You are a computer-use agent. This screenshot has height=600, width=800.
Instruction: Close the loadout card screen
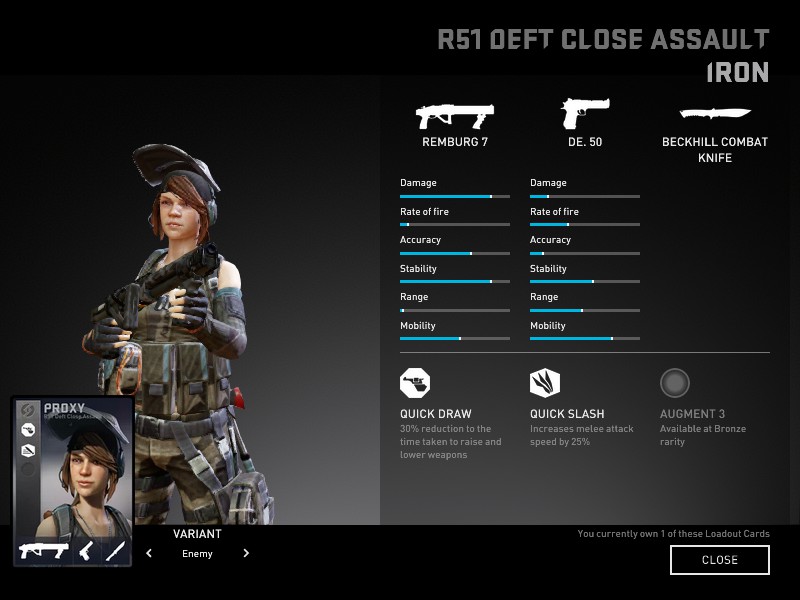[x=719, y=560]
